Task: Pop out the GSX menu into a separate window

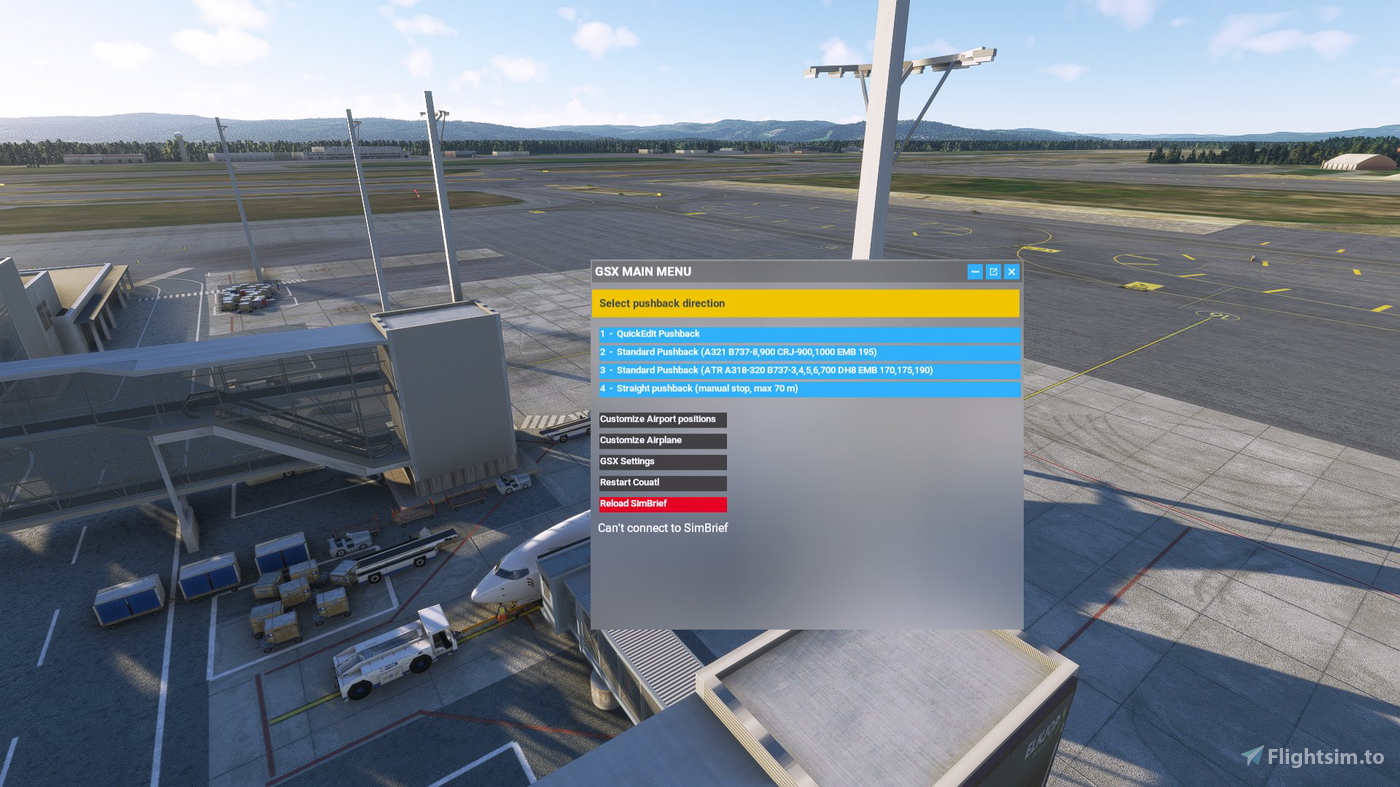Action: [992, 271]
